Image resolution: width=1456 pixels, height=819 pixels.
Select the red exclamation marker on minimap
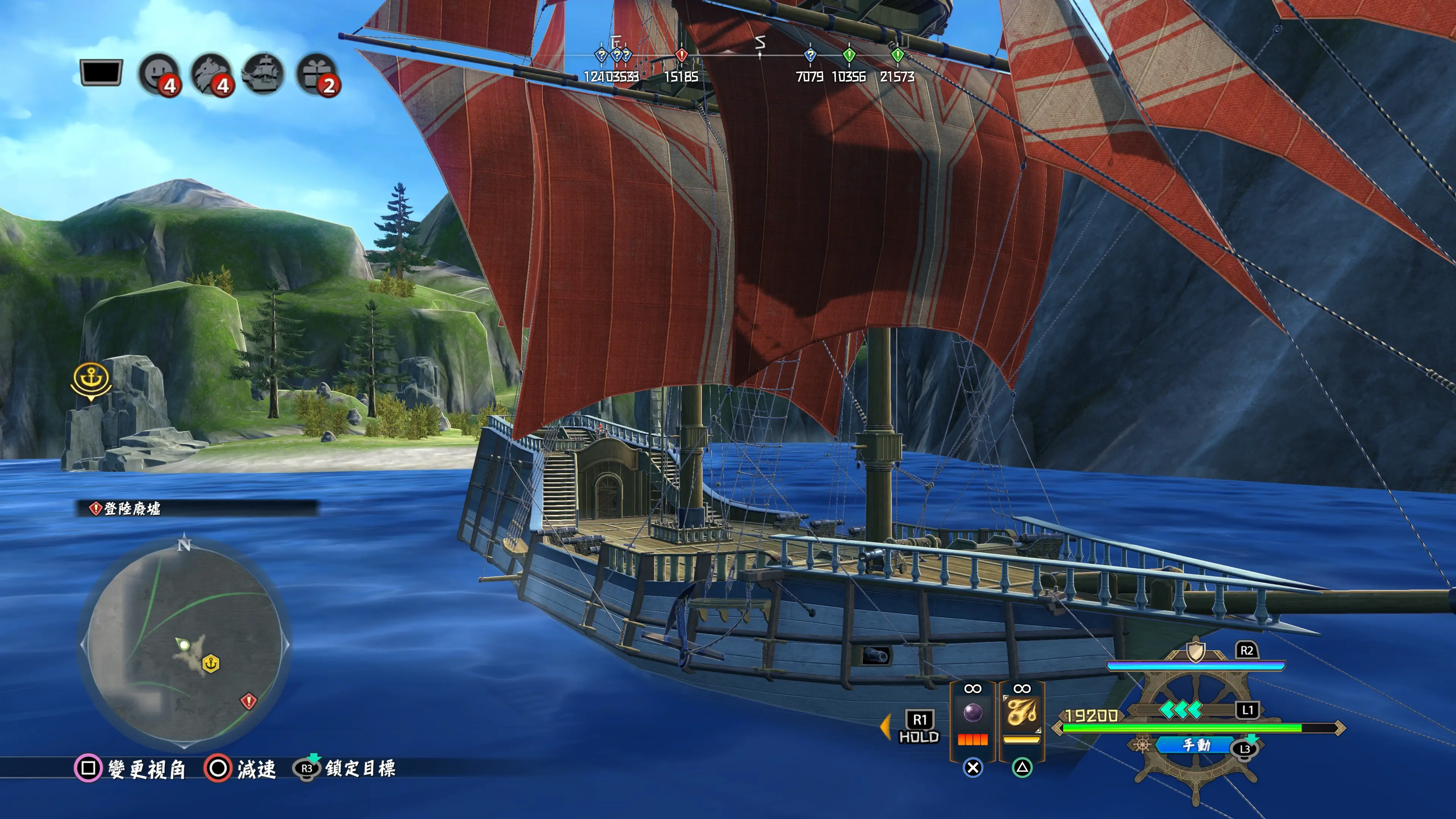click(x=248, y=701)
